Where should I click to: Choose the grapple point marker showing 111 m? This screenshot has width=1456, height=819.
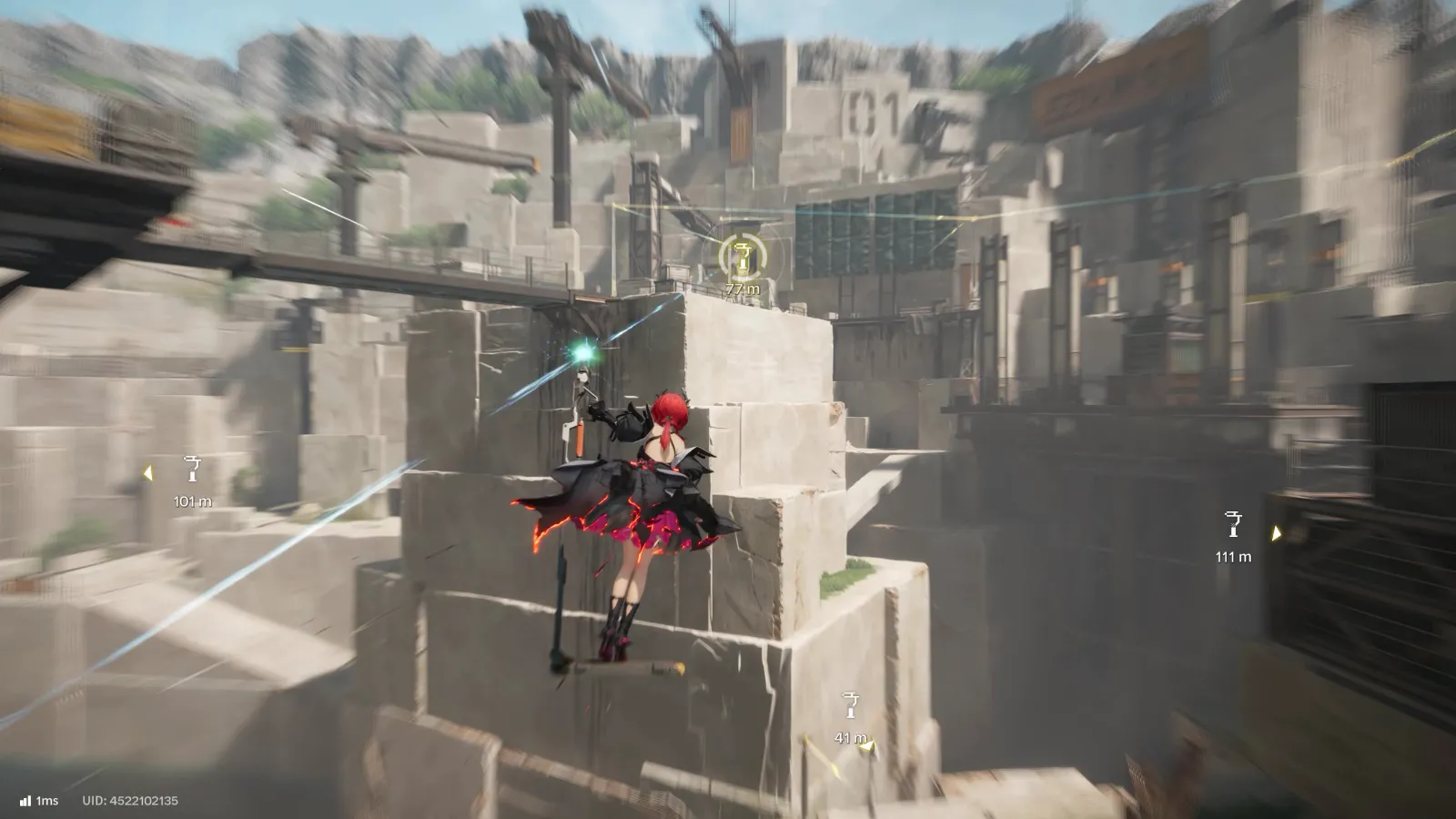pyautogui.click(x=1233, y=525)
